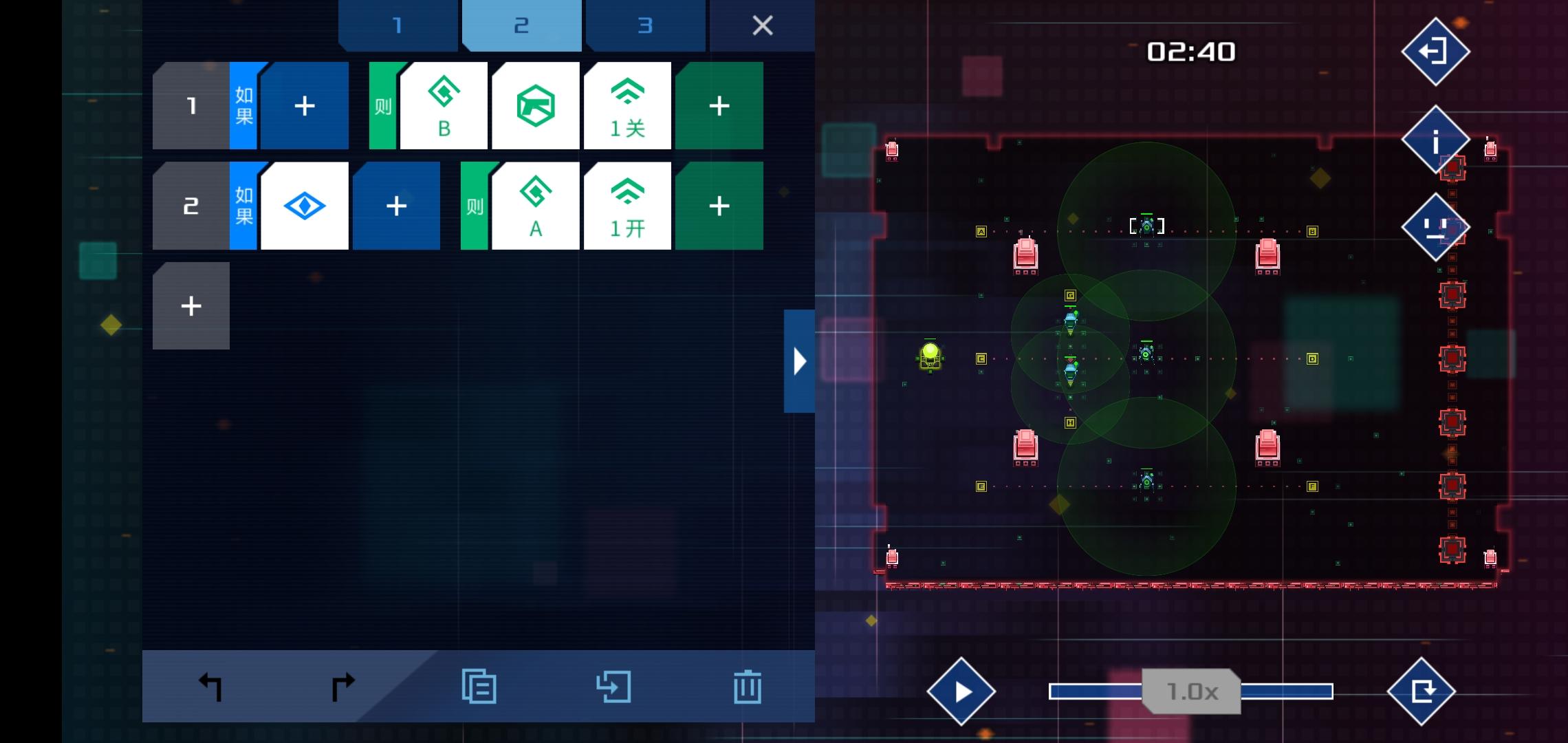
Task: Toggle the 1开 signal-on action in rule 2
Action: [627, 206]
